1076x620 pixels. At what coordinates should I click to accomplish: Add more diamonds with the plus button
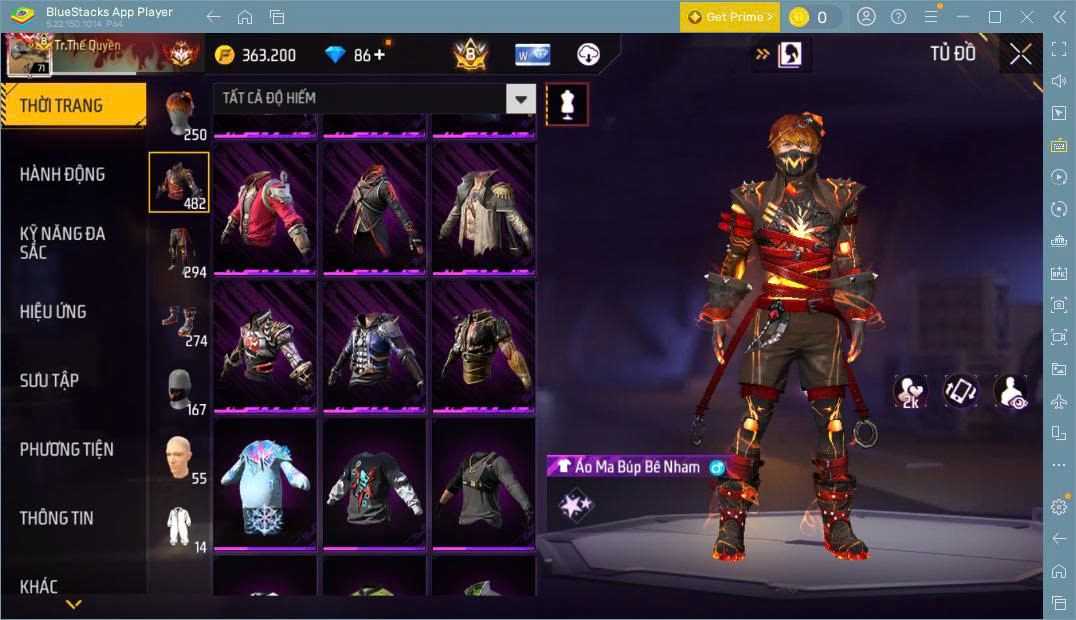pyautogui.click(x=379, y=55)
